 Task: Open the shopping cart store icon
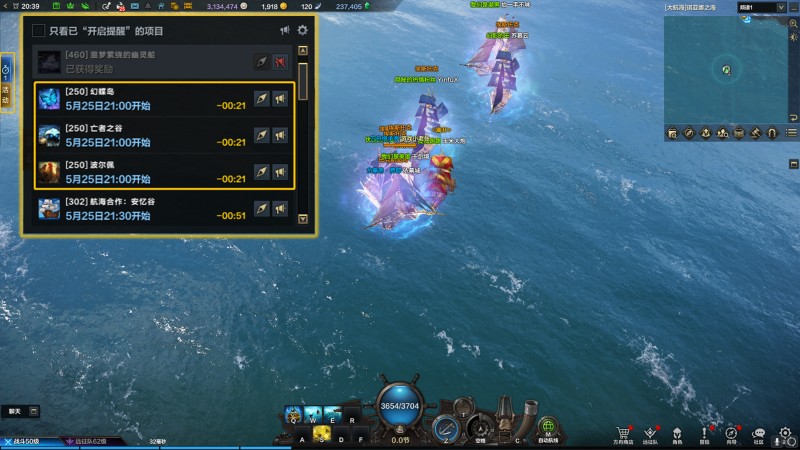[x=624, y=433]
